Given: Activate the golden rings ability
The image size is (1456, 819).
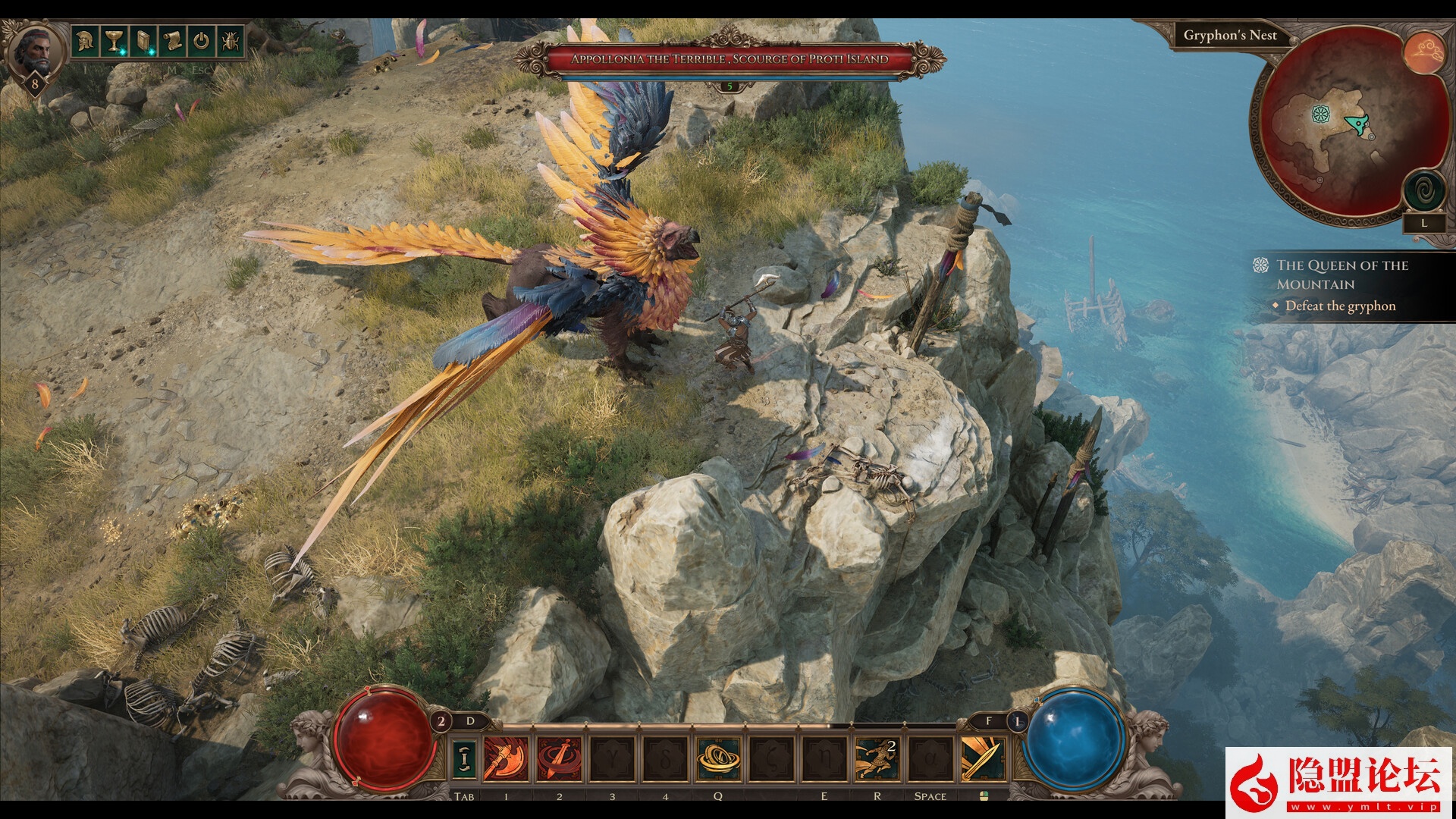Looking at the screenshot, I should click(x=718, y=758).
